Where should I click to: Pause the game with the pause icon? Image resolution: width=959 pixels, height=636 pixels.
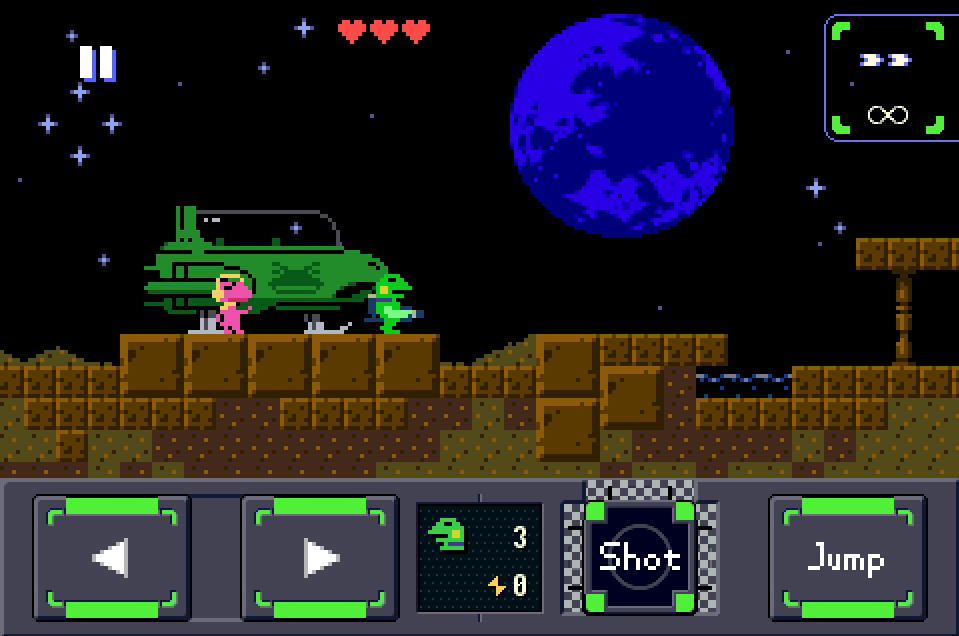97,63
